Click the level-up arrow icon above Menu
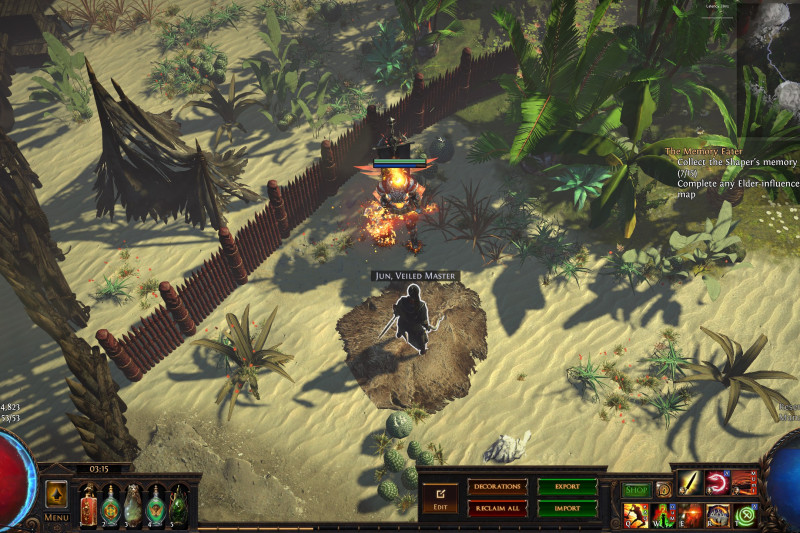The width and height of the screenshot is (800, 533). point(56,494)
